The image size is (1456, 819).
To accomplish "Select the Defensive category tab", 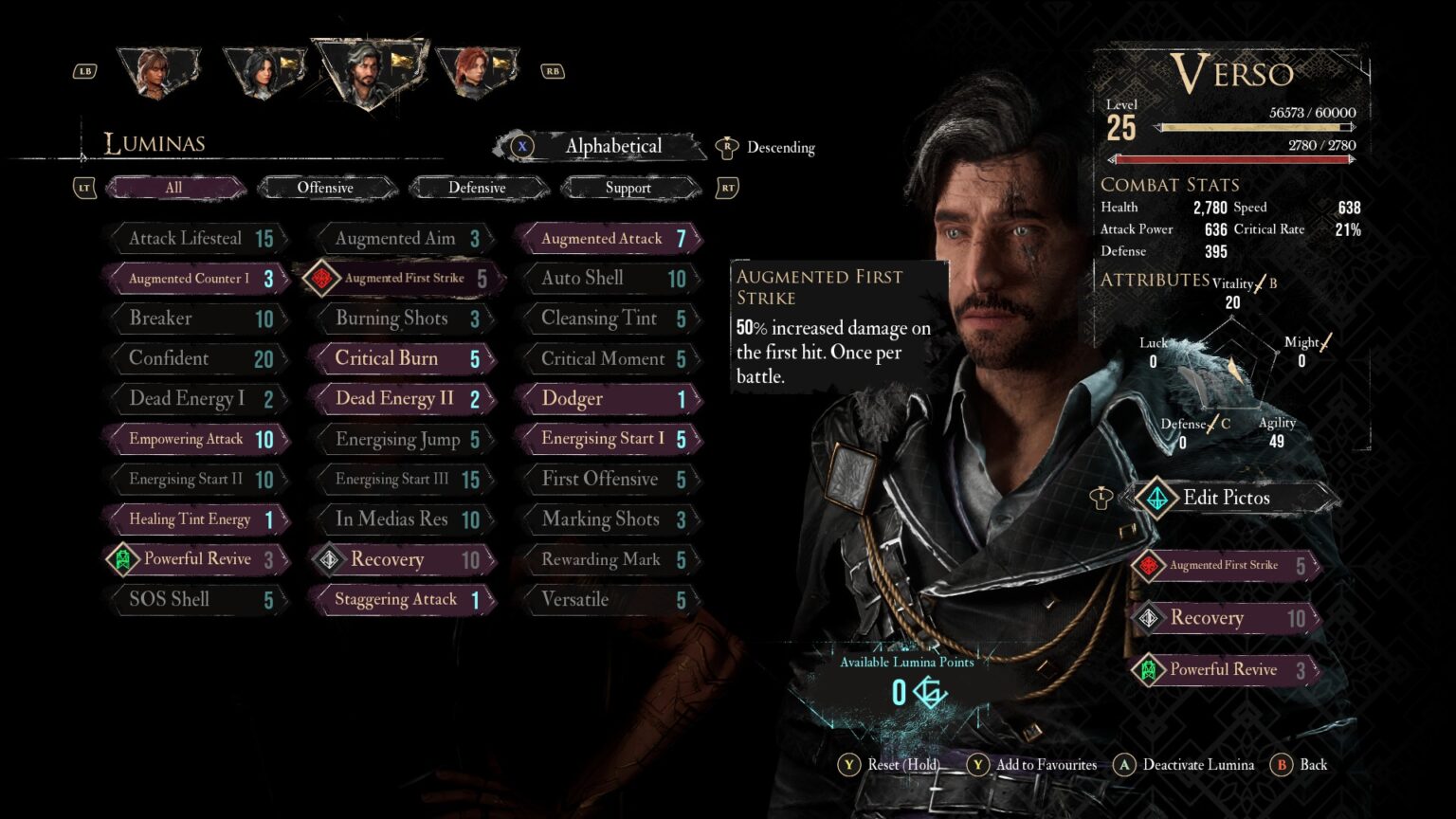I will click(477, 188).
